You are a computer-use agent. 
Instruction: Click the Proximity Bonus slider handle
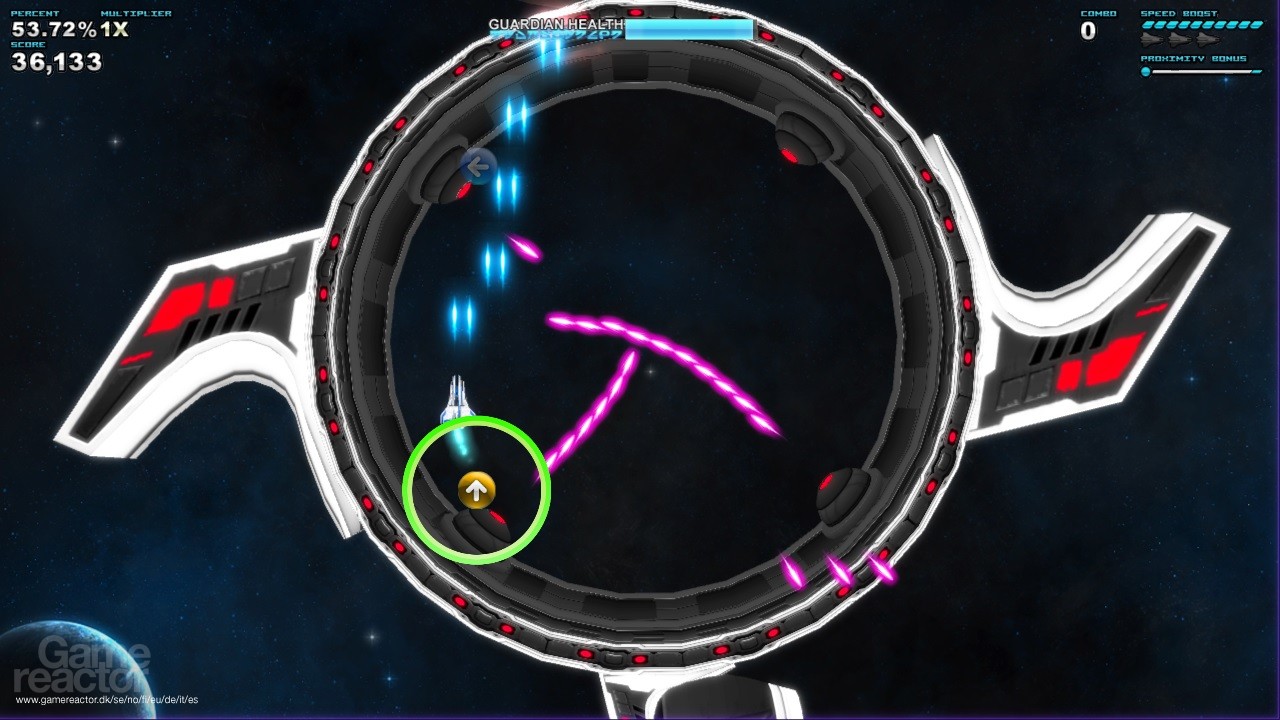pos(1146,72)
